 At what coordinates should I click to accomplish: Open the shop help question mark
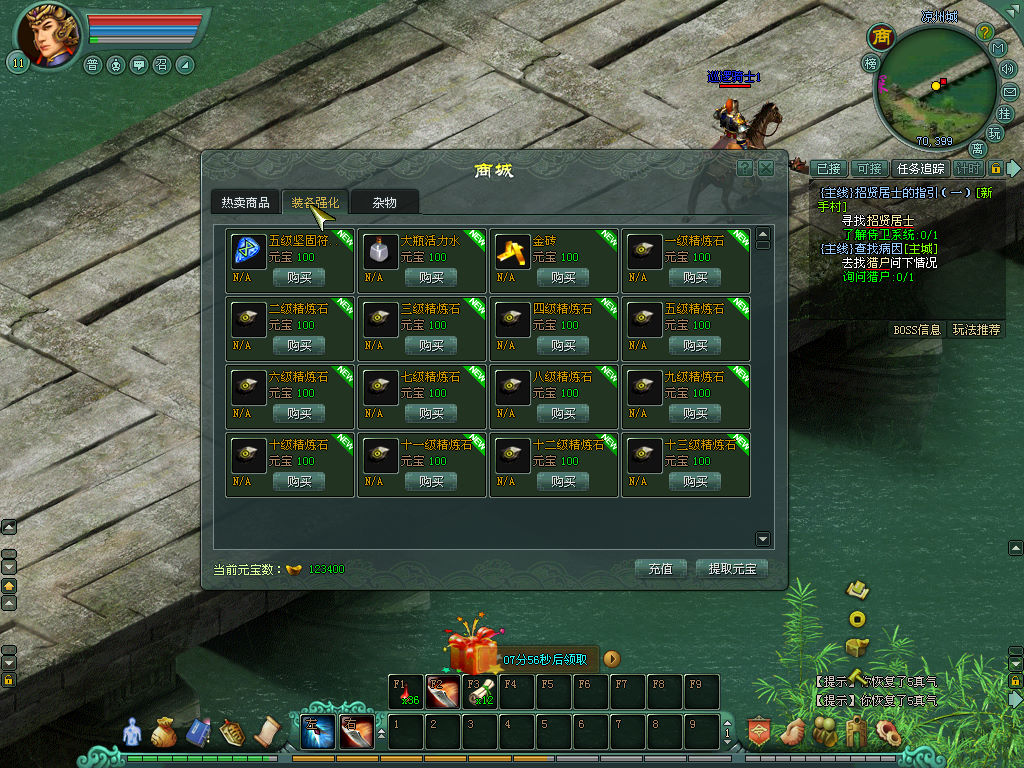(745, 168)
